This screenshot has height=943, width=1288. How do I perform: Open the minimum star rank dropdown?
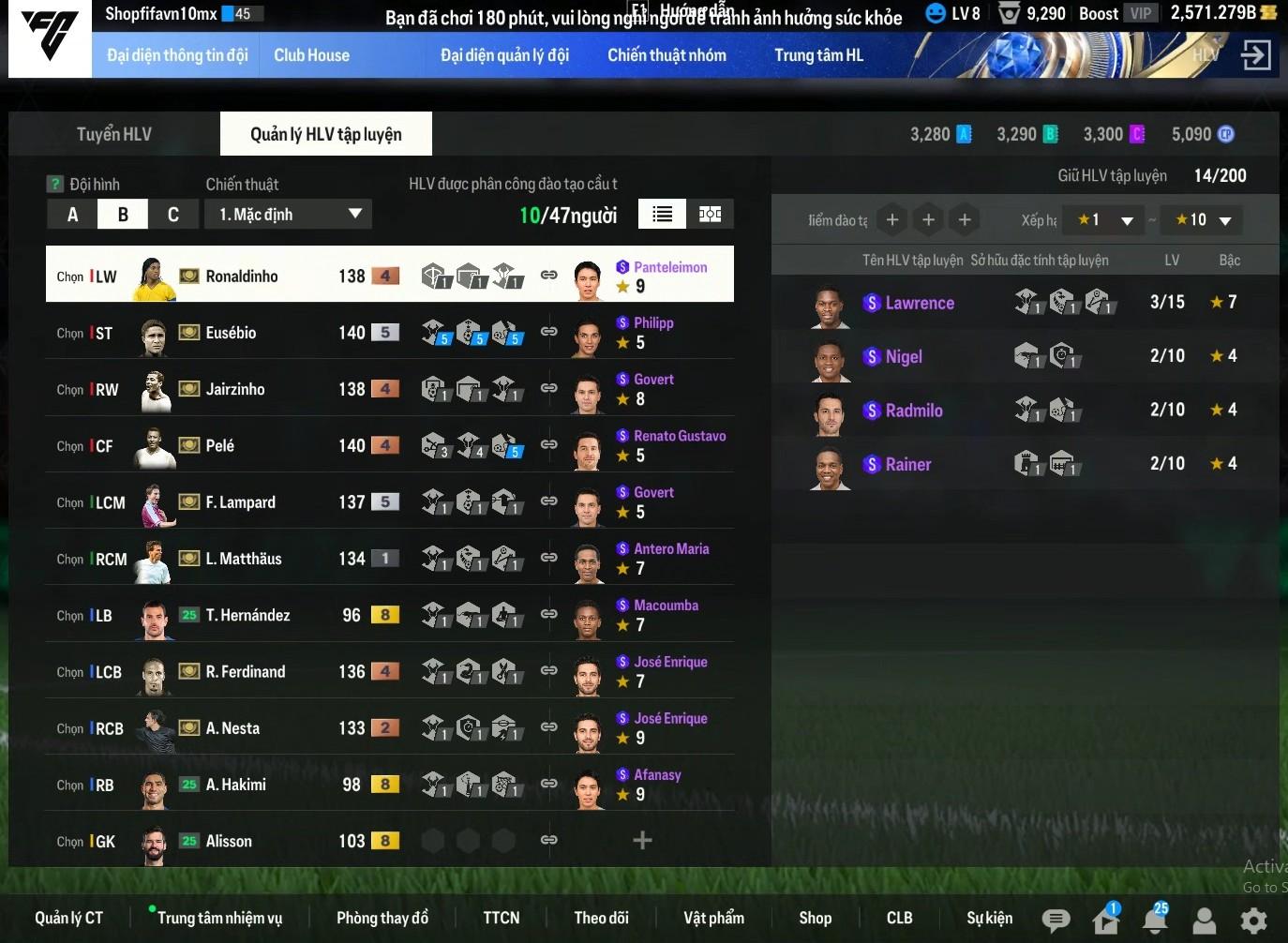click(1105, 220)
